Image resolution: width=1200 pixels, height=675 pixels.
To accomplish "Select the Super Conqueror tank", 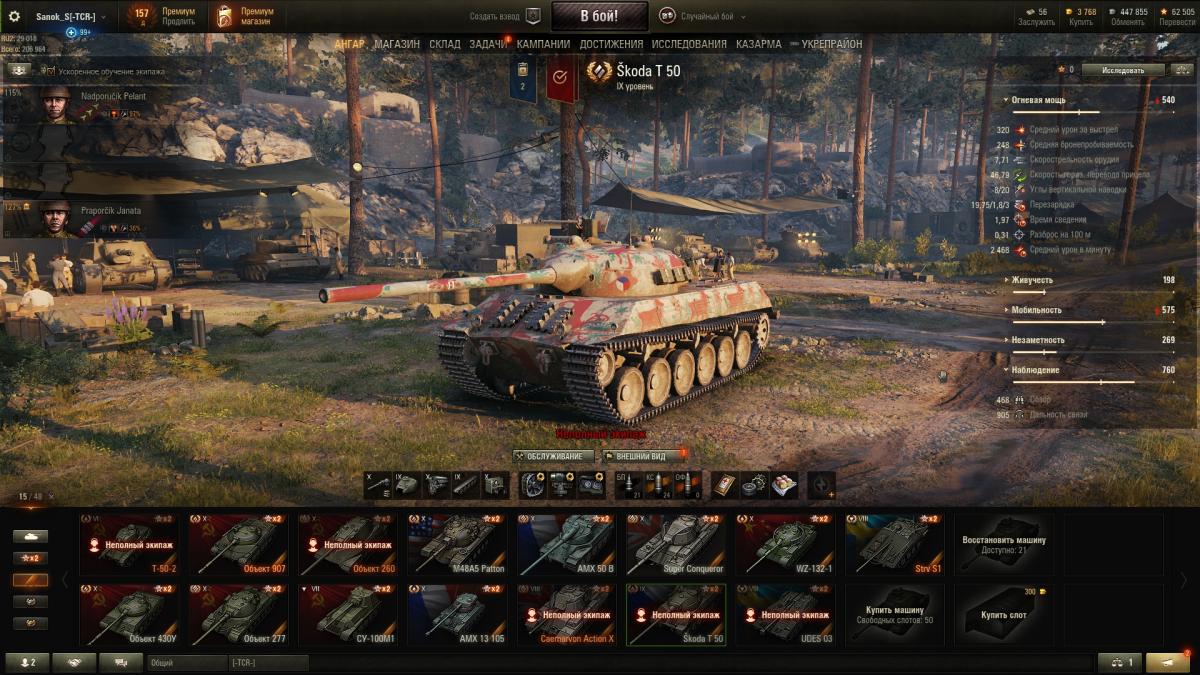I will 676,544.
